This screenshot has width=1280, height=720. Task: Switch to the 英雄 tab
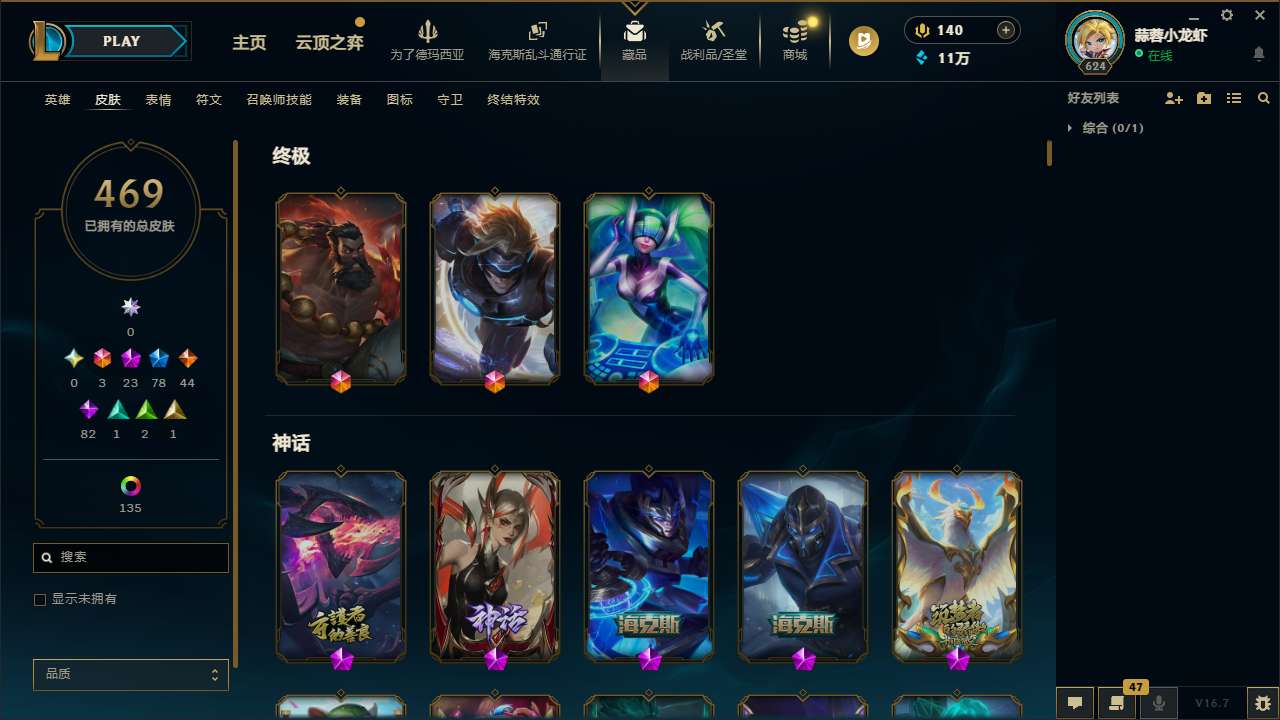(57, 100)
